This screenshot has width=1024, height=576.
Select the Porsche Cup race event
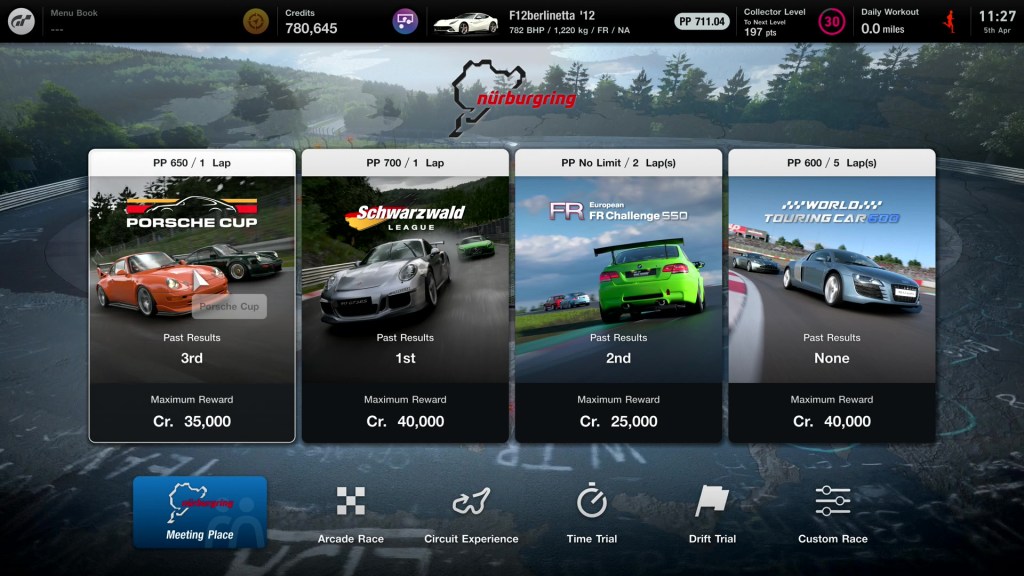pyautogui.click(x=192, y=295)
